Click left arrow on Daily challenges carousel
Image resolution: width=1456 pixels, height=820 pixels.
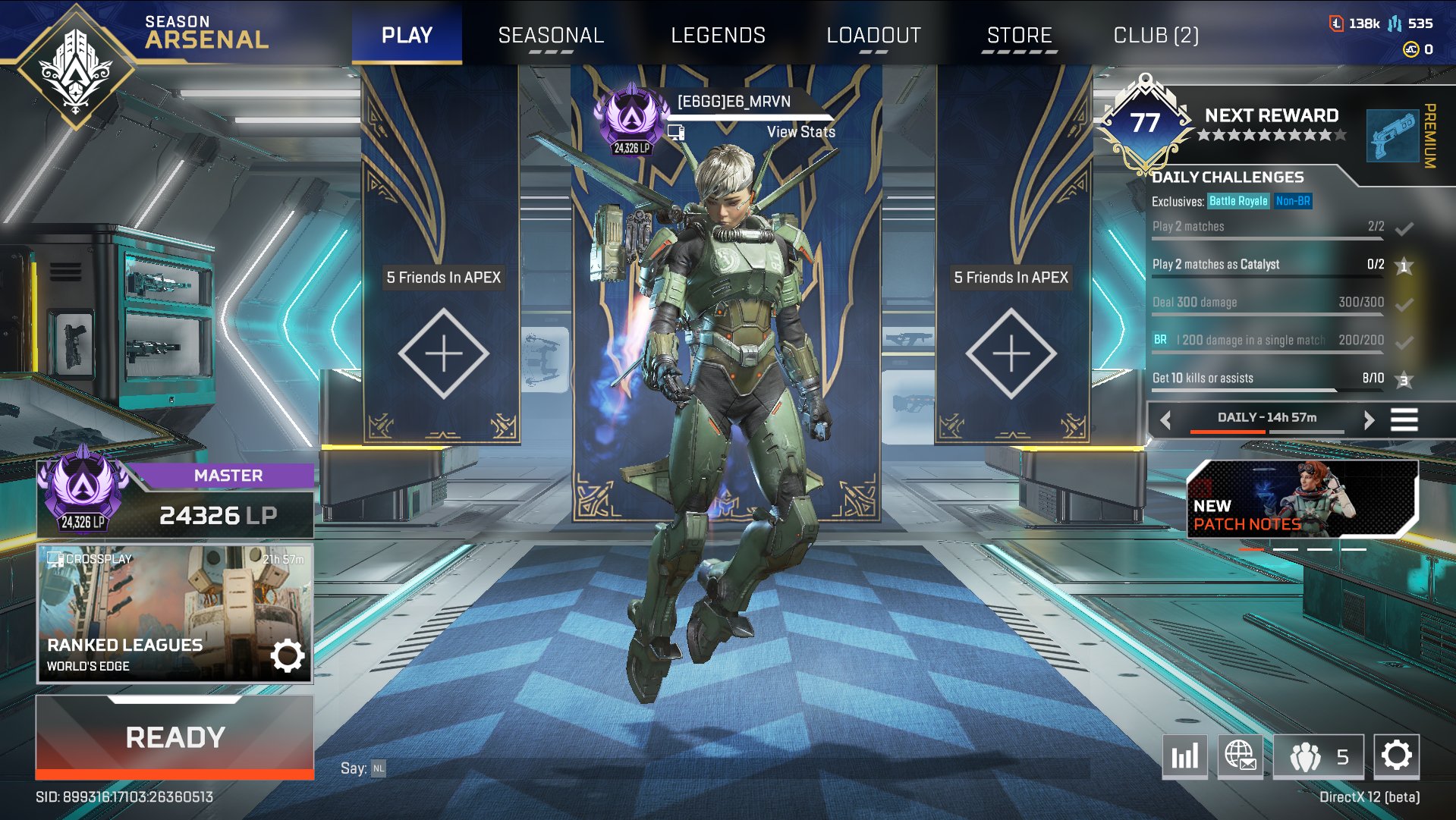(x=1164, y=419)
